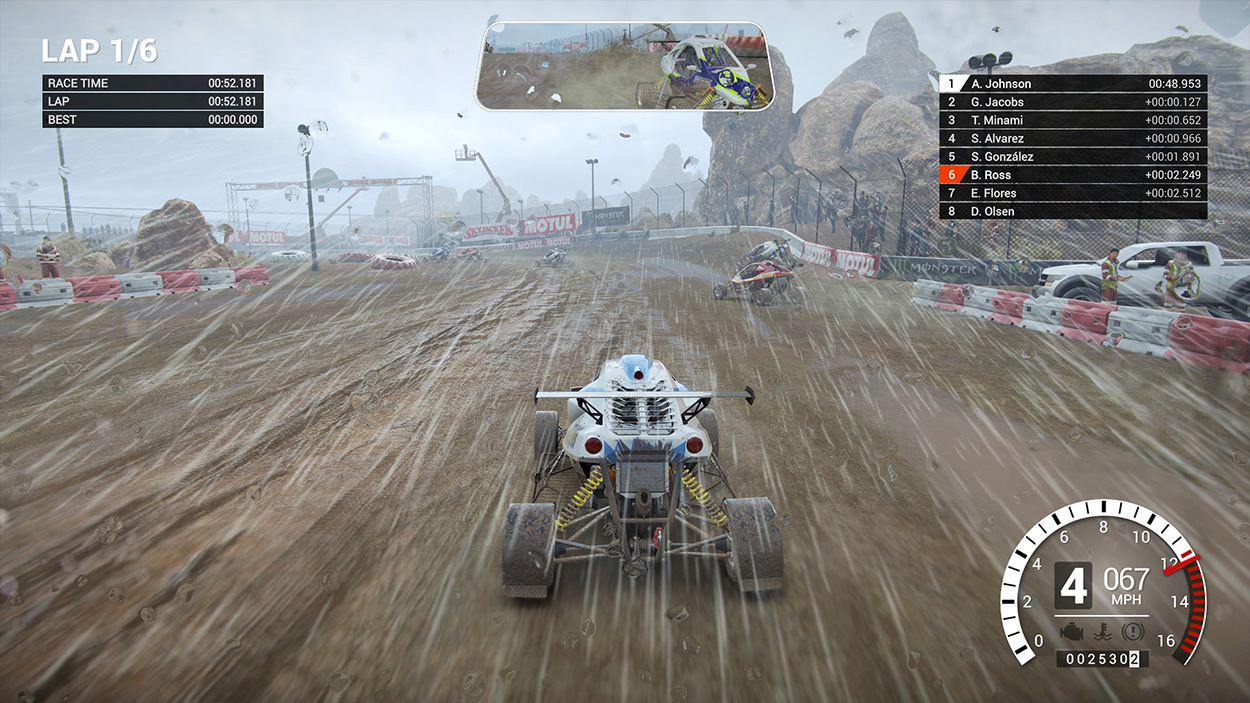Viewport: 1250px width, 703px height.
Task: Select S. Alvarez position row
Action: [1073, 138]
